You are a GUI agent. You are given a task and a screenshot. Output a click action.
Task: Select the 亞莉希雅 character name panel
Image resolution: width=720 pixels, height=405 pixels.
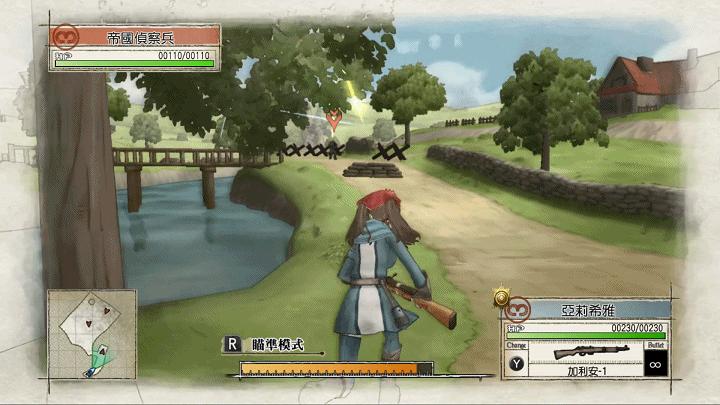click(x=586, y=310)
